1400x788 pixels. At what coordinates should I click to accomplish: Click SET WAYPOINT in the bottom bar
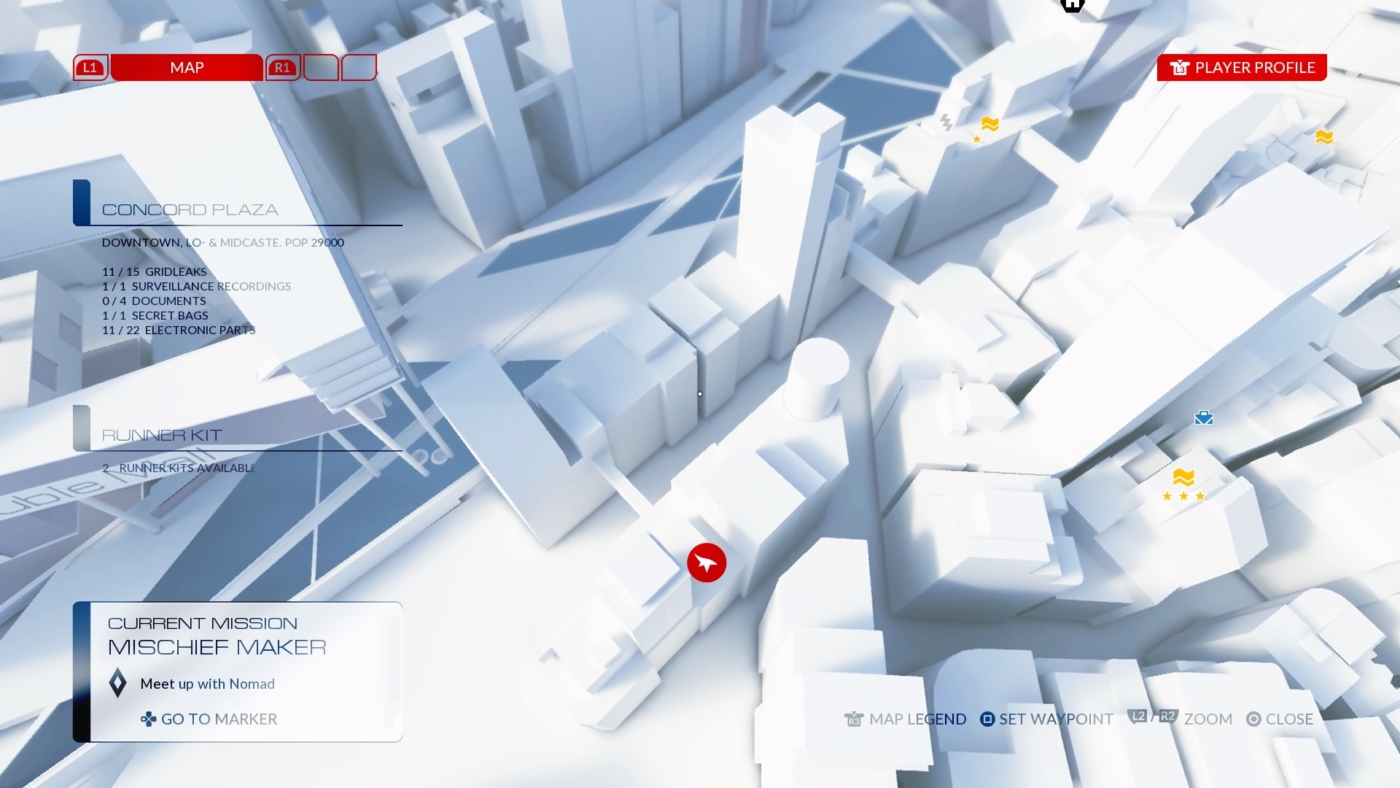[x=1055, y=719]
